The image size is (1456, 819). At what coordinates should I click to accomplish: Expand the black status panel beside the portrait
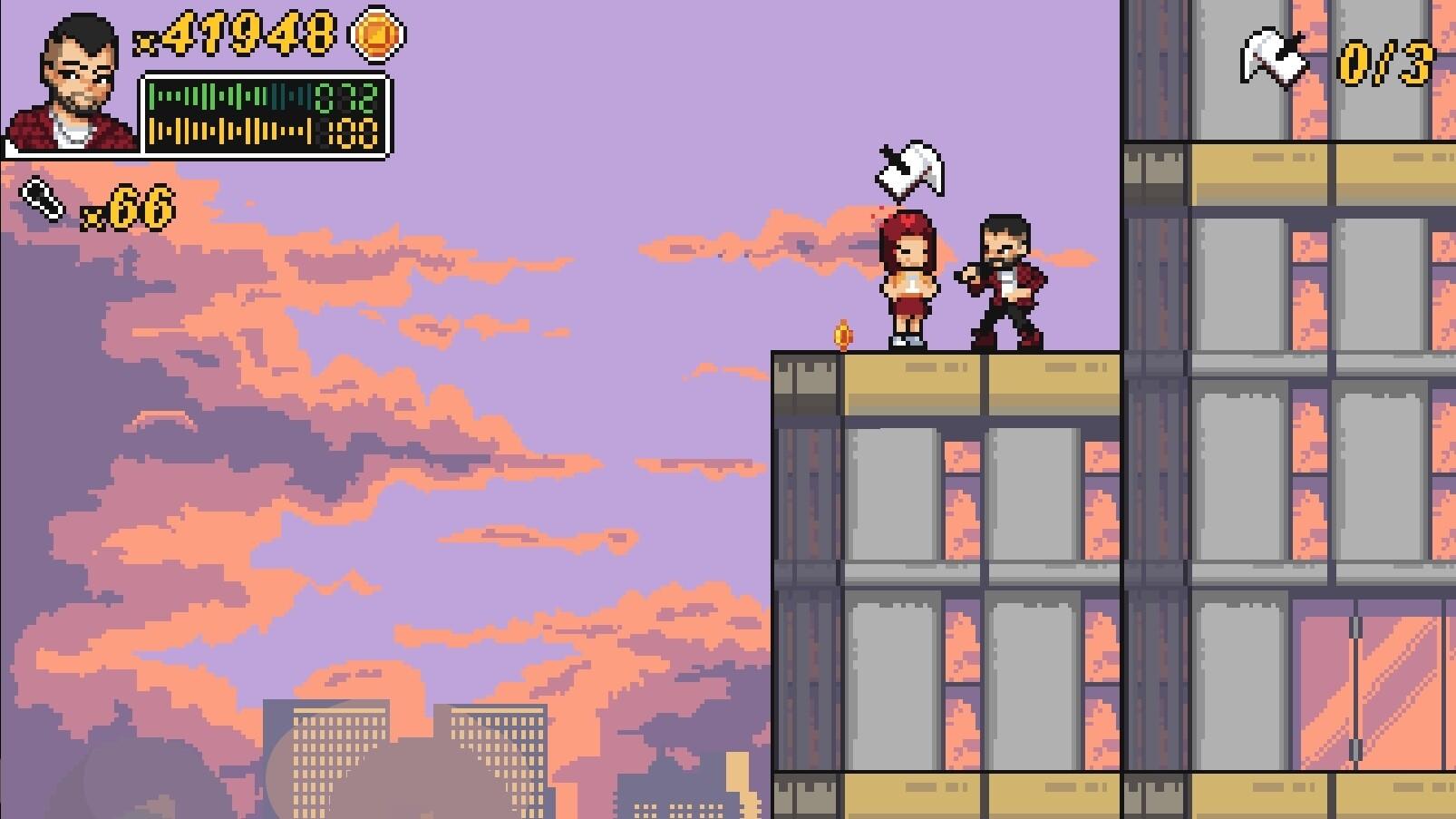pyautogui.click(x=263, y=113)
